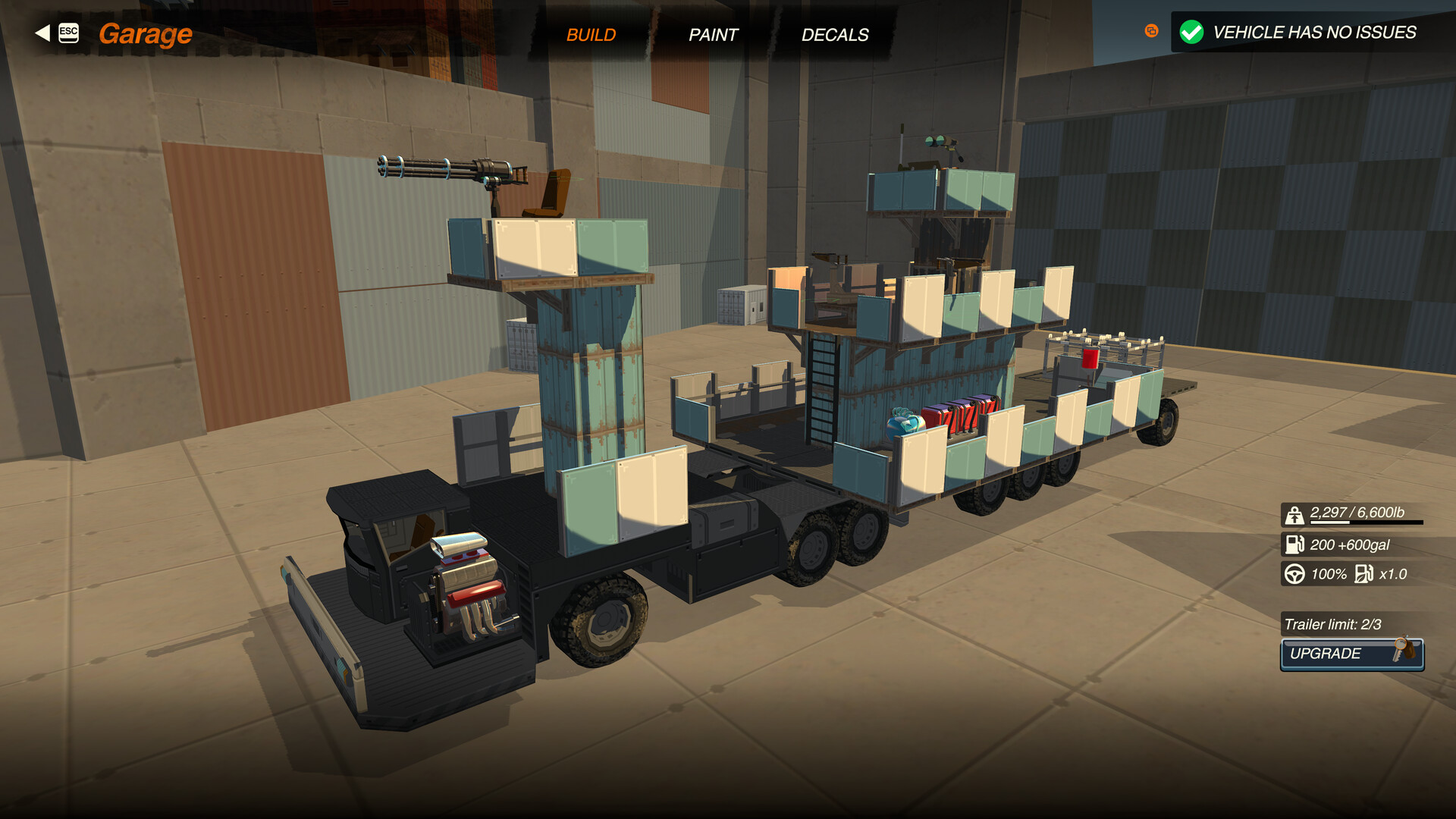Click the fuel pump icon showing 200 +600gal
1456x819 pixels.
[1294, 544]
